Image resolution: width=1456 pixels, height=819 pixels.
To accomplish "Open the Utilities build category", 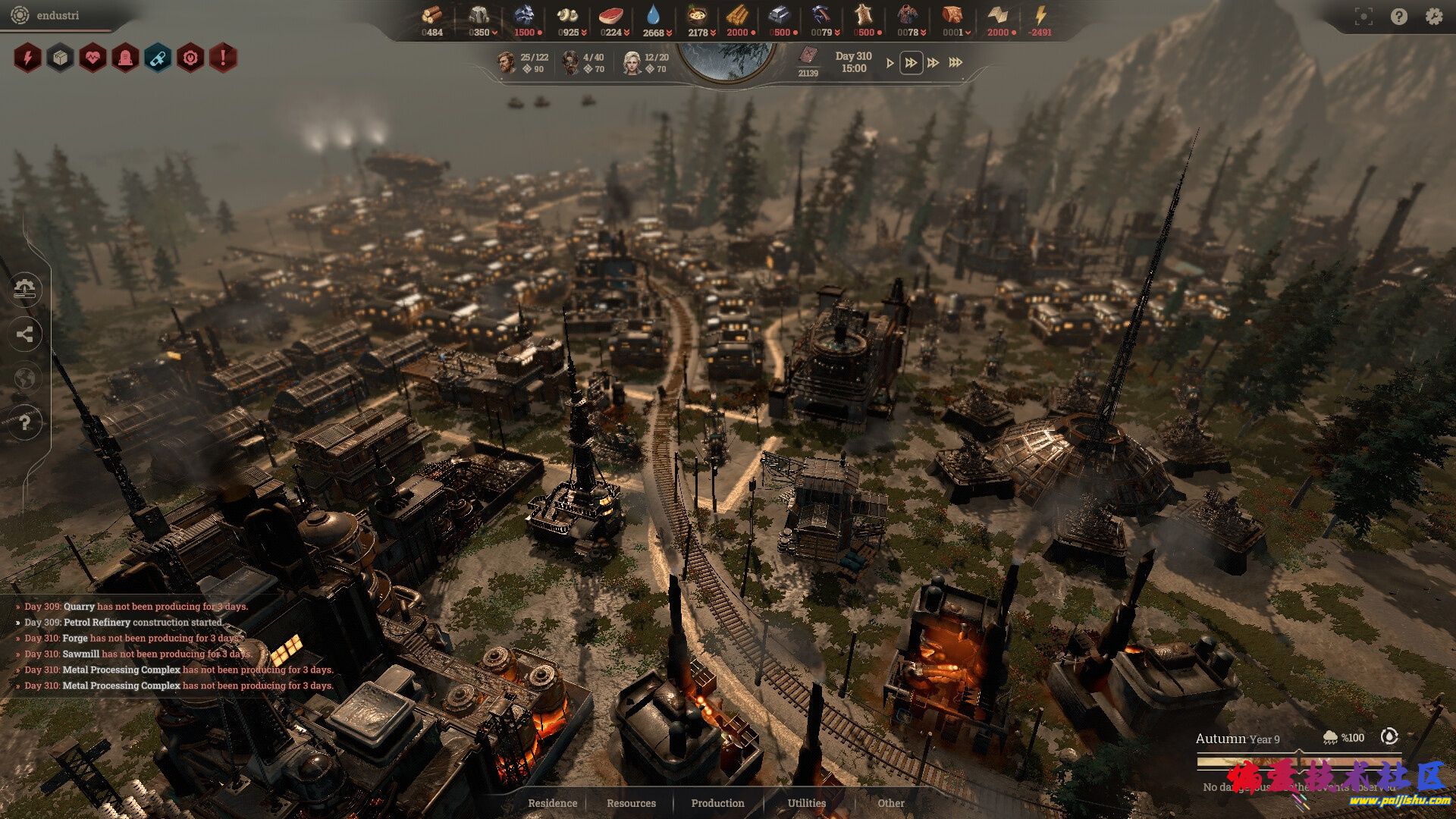I will [x=806, y=803].
